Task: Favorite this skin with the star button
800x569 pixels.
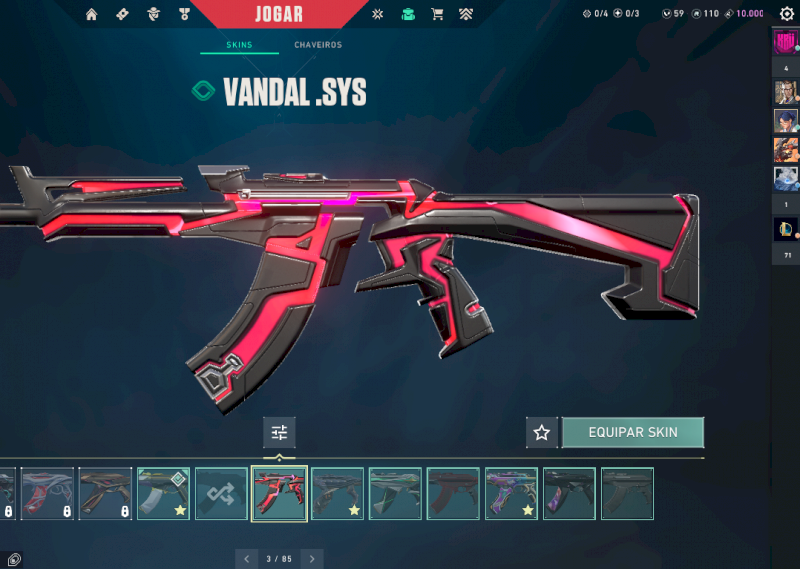Action: (x=542, y=433)
